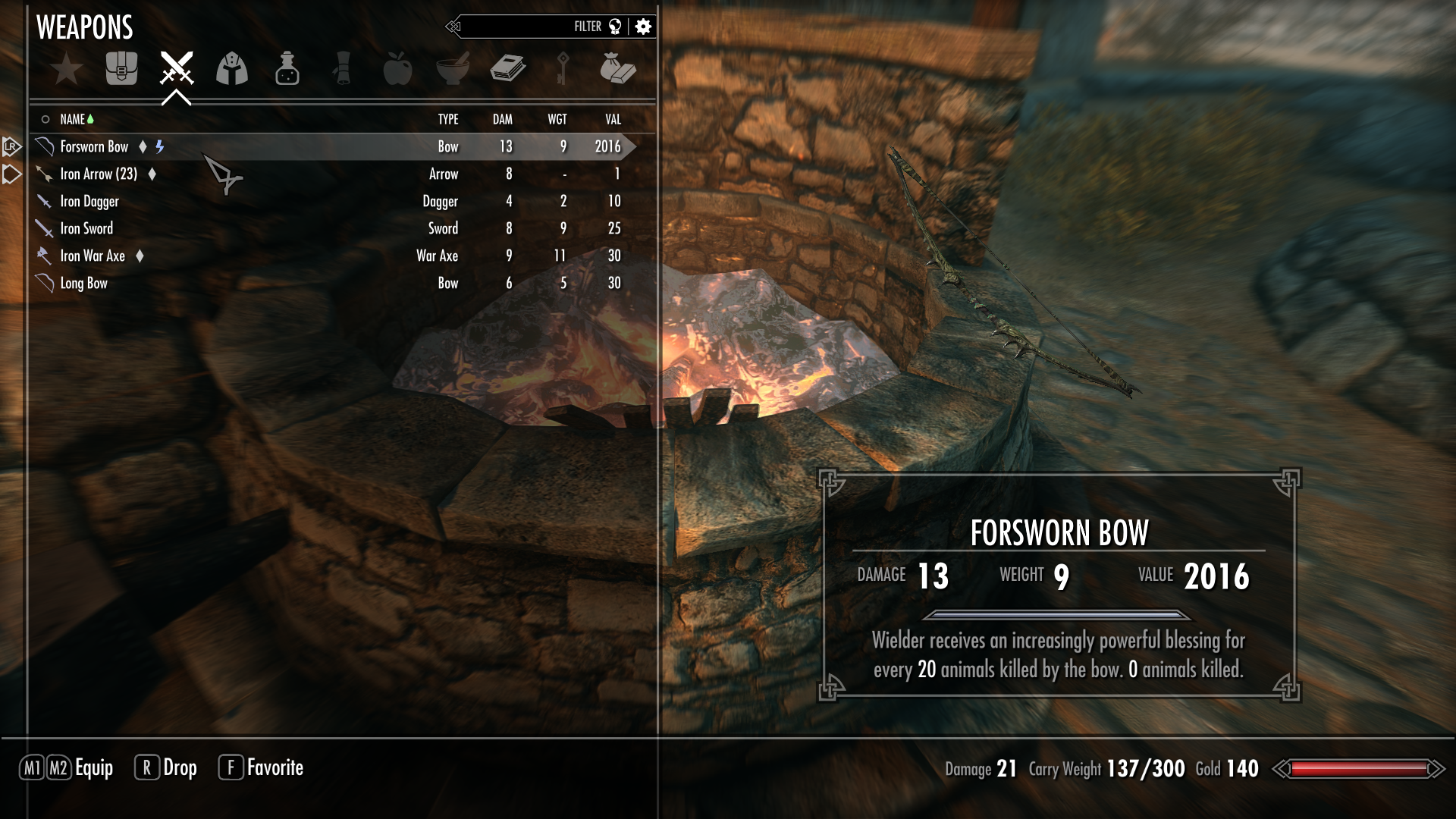Open the Potions flask category
1456x819 pixels.
coord(287,68)
